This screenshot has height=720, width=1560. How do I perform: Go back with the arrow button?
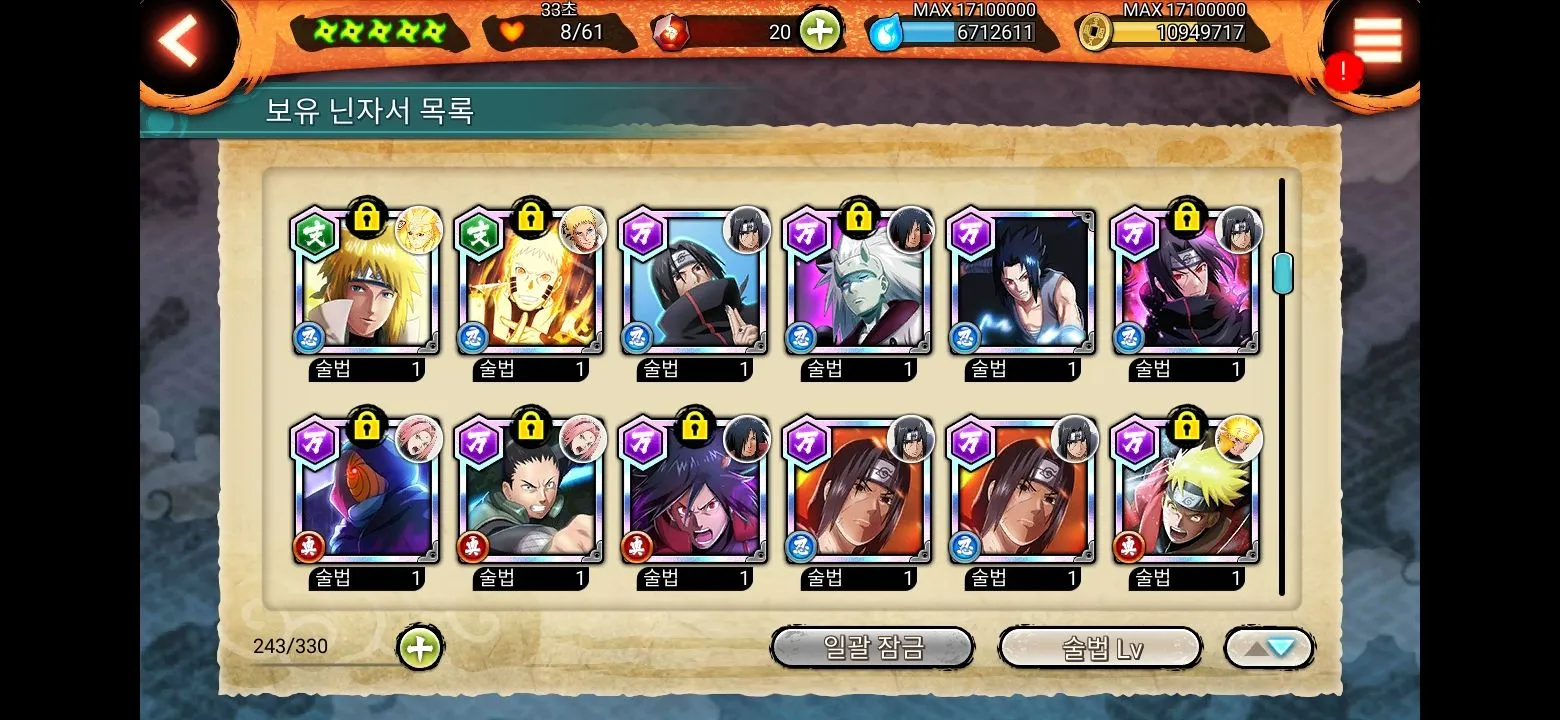click(181, 40)
